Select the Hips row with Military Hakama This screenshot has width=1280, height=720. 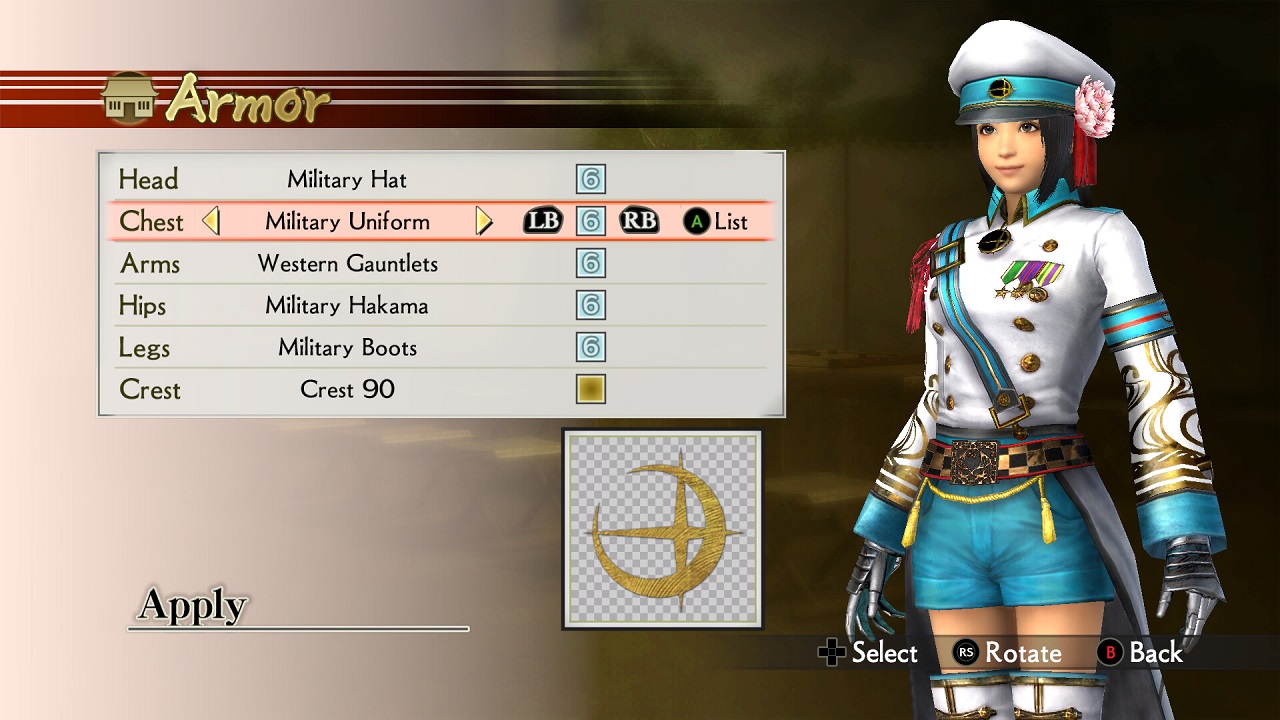347,305
